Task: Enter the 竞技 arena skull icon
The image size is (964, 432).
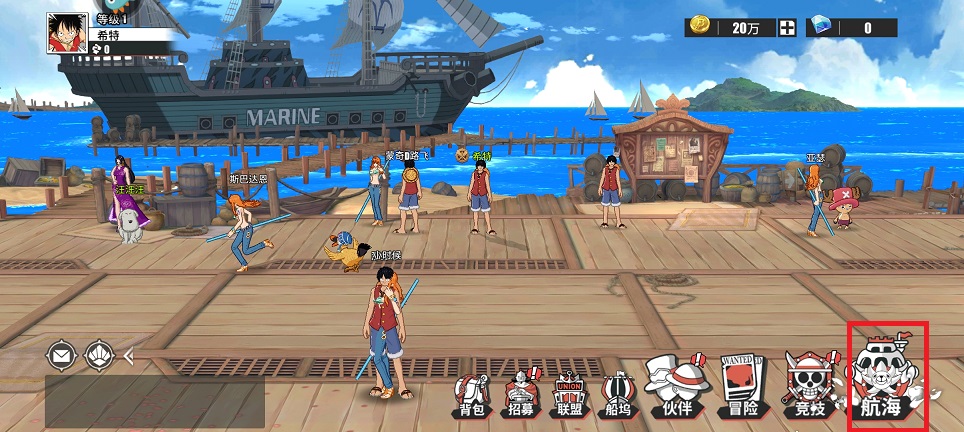Action: pos(806,387)
